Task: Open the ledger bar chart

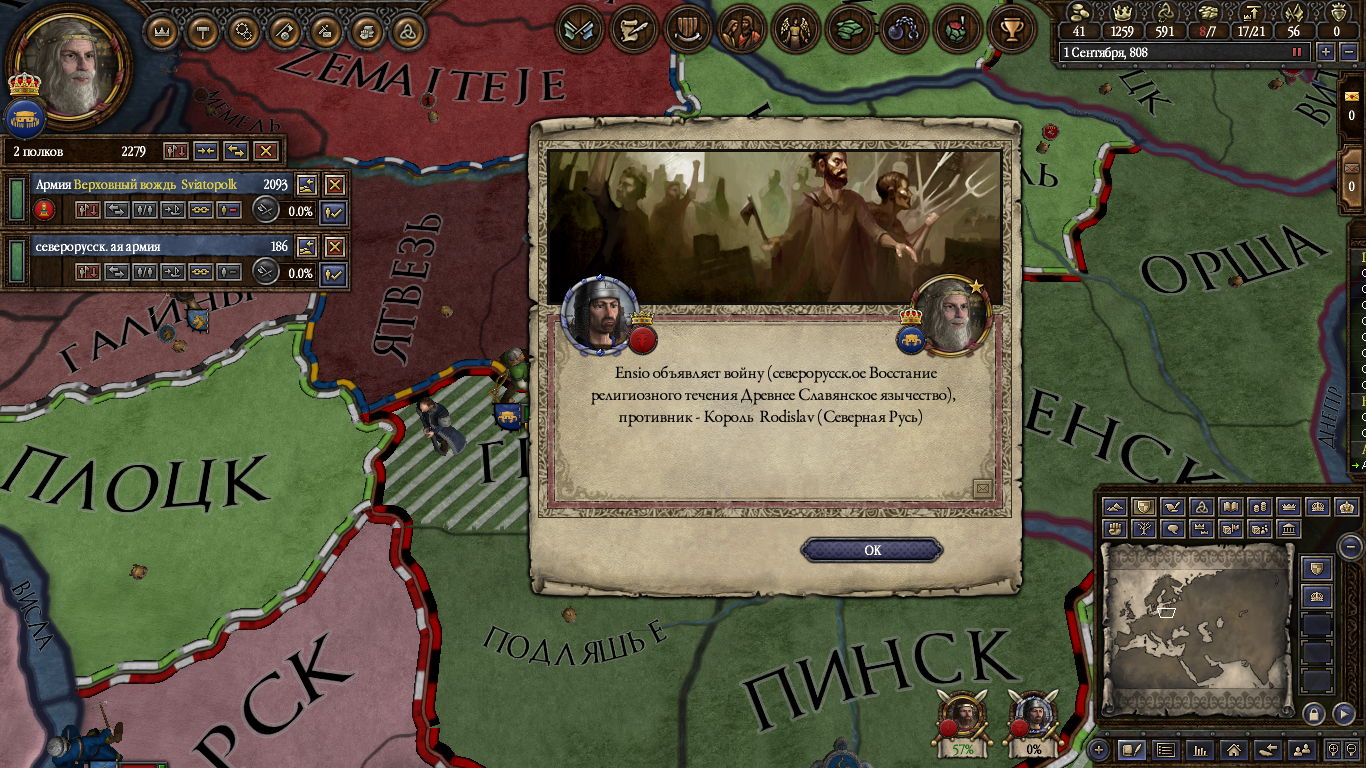Action: point(1200,749)
